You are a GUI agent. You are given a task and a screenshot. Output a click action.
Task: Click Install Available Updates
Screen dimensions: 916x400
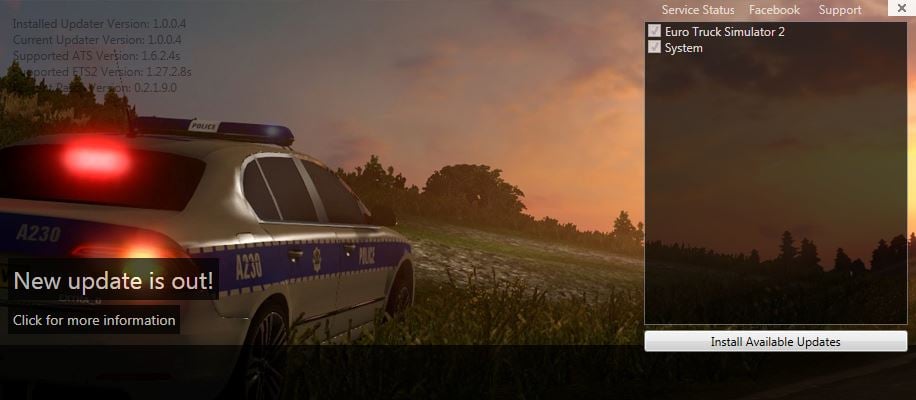click(775, 342)
